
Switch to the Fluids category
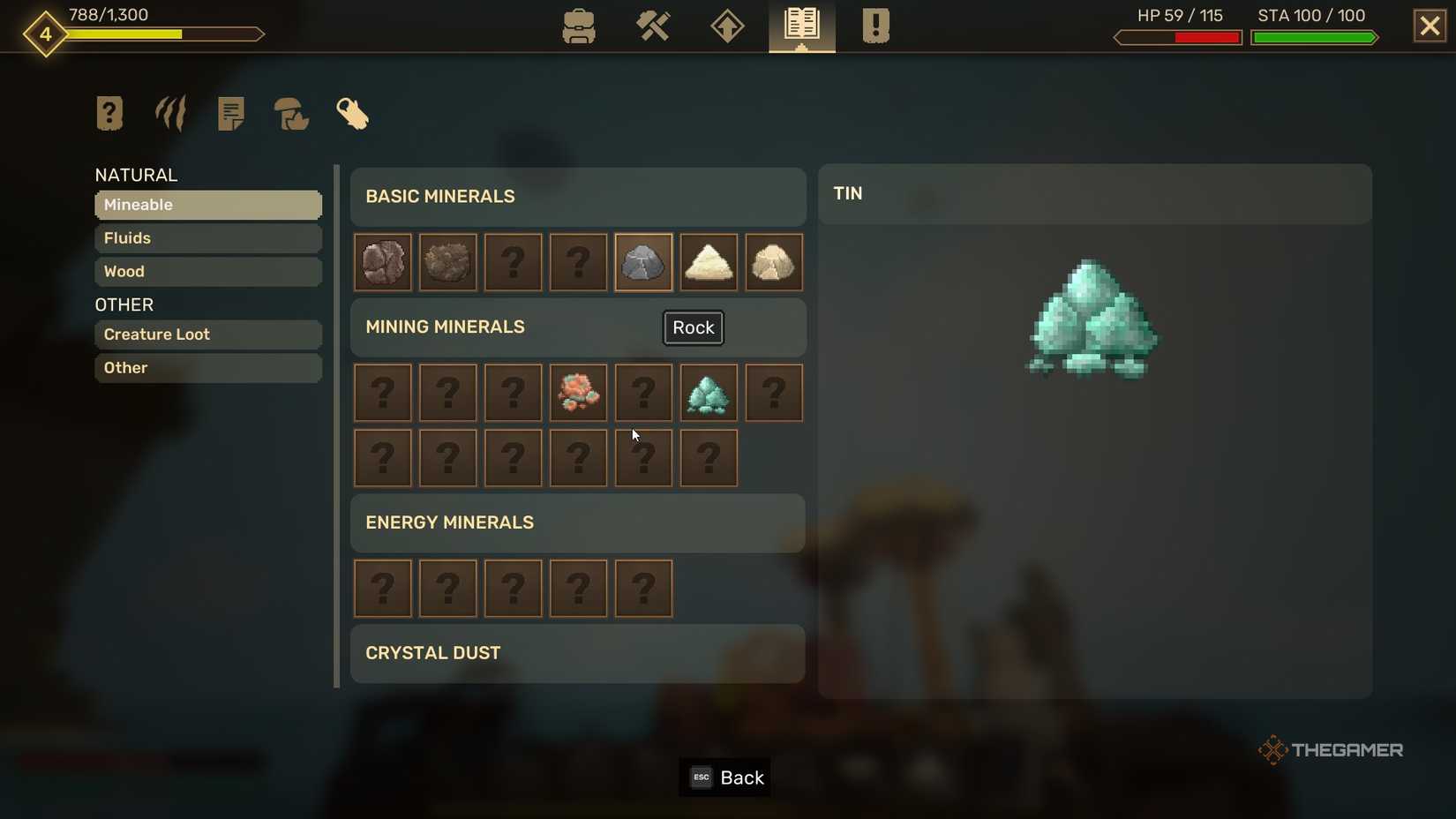(207, 238)
